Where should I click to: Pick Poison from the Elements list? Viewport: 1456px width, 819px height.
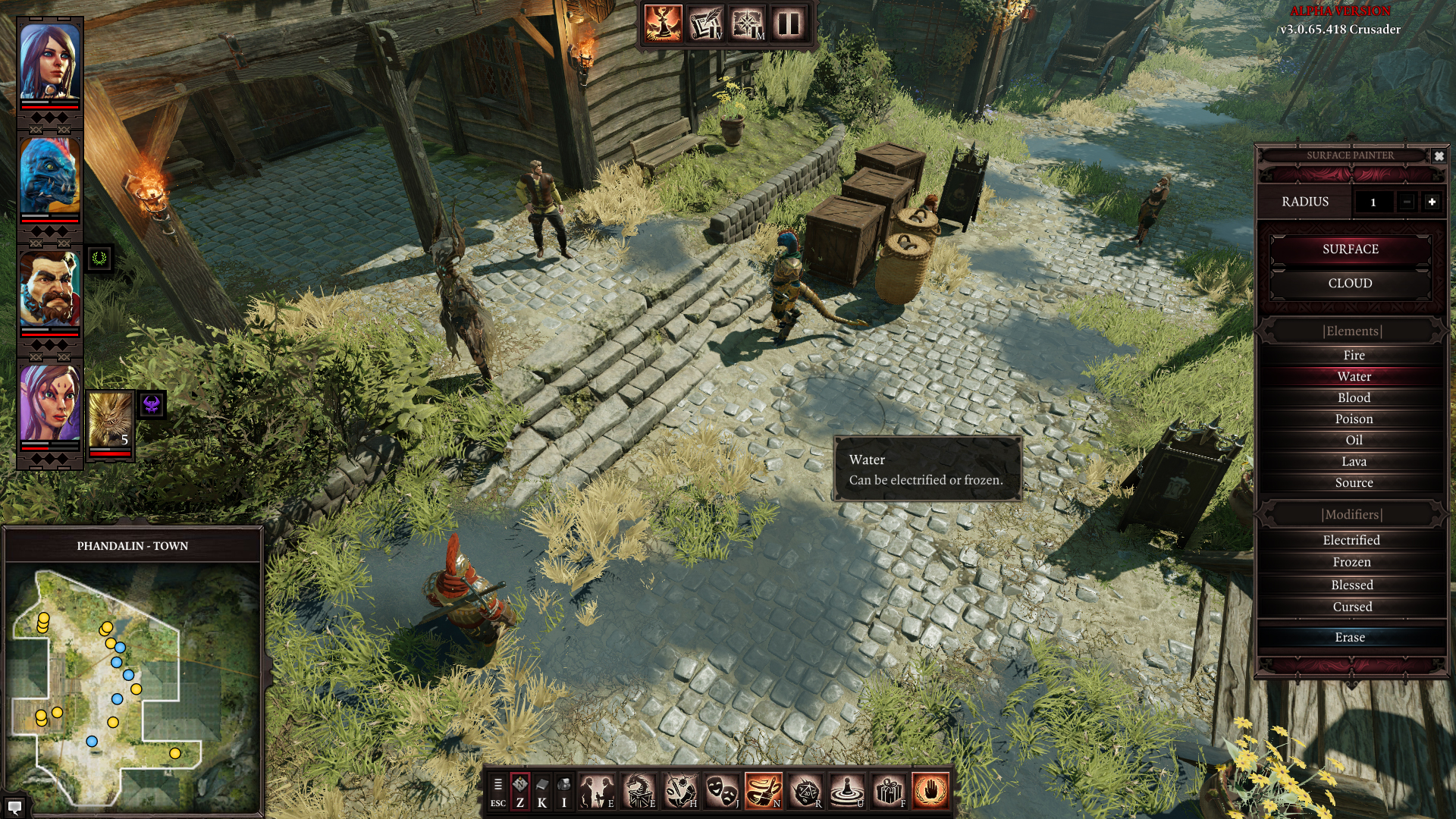(1354, 419)
